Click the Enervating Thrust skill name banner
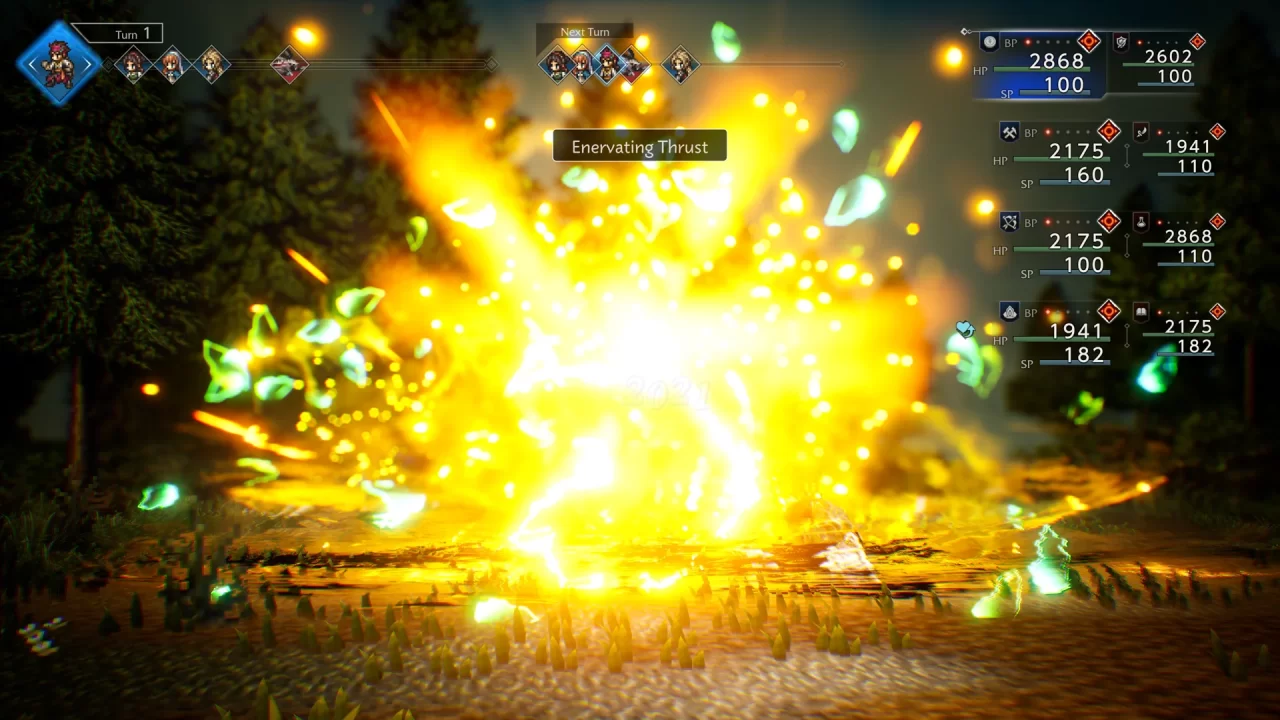Viewport: 1280px width, 720px height. pos(639,146)
